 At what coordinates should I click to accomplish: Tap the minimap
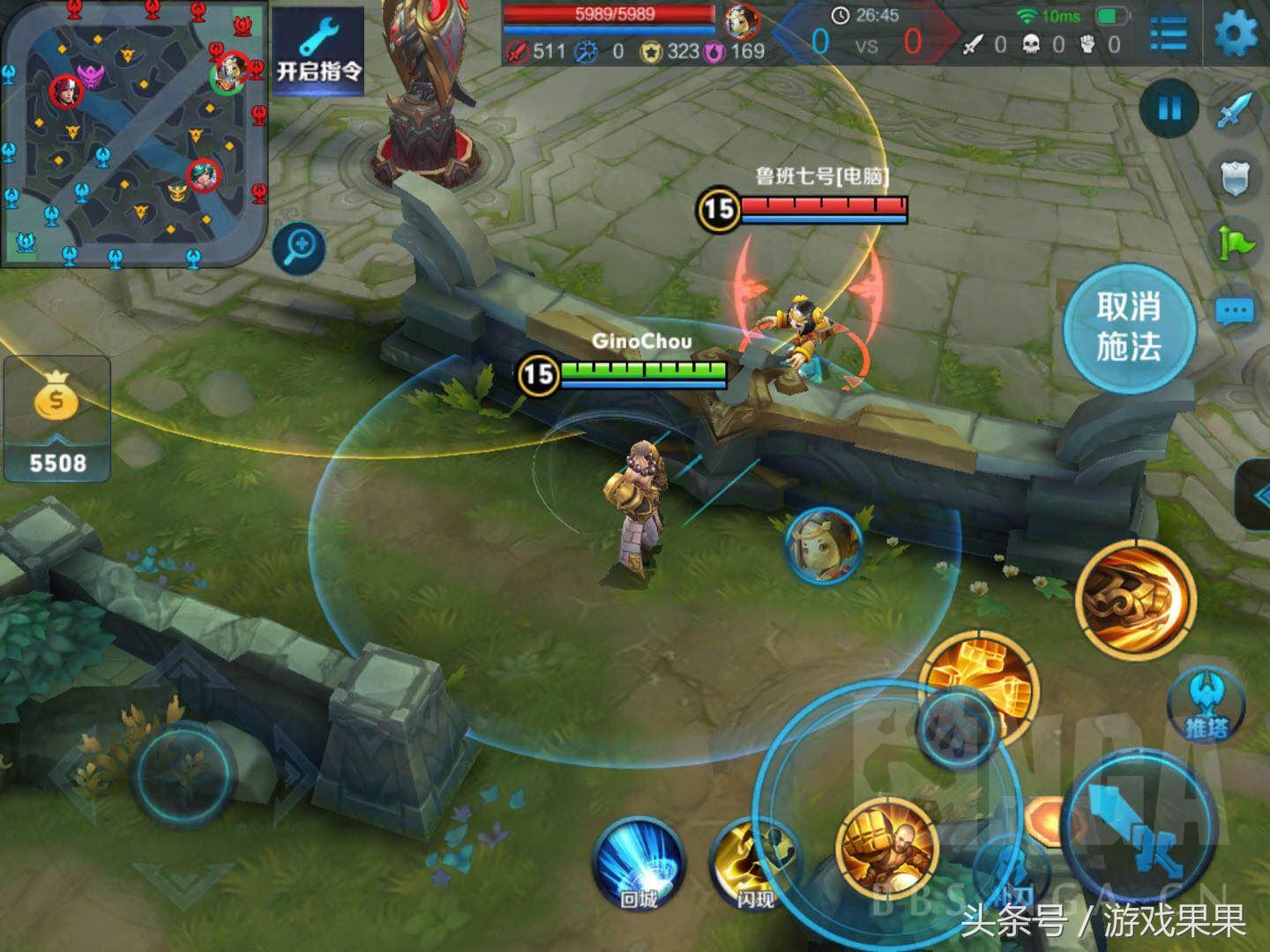coord(134,132)
